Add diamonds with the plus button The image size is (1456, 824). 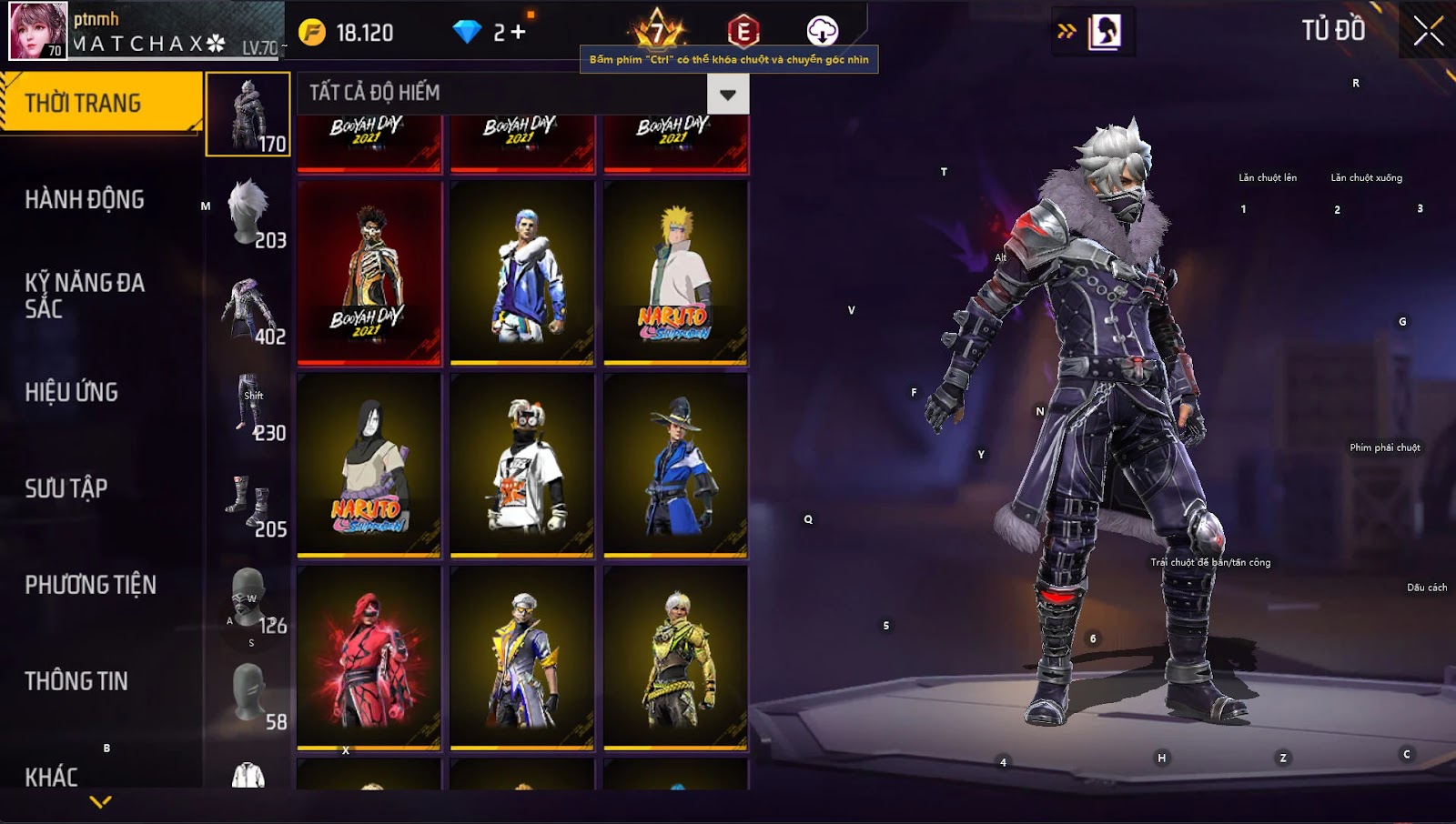tap(518, 33)
